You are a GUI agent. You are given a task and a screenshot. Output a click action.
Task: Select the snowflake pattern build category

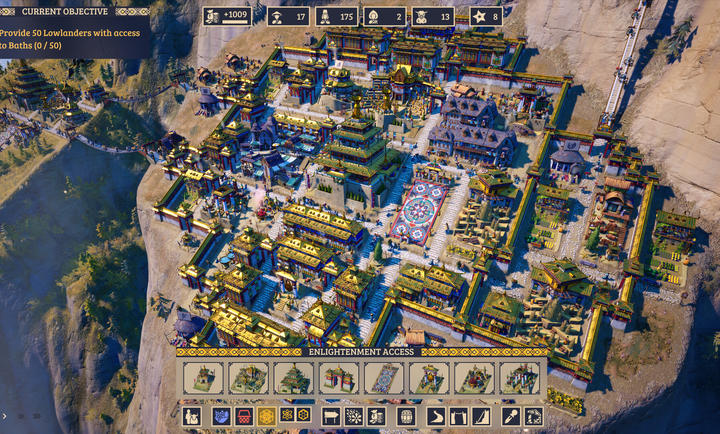click(x=353, y=416)
